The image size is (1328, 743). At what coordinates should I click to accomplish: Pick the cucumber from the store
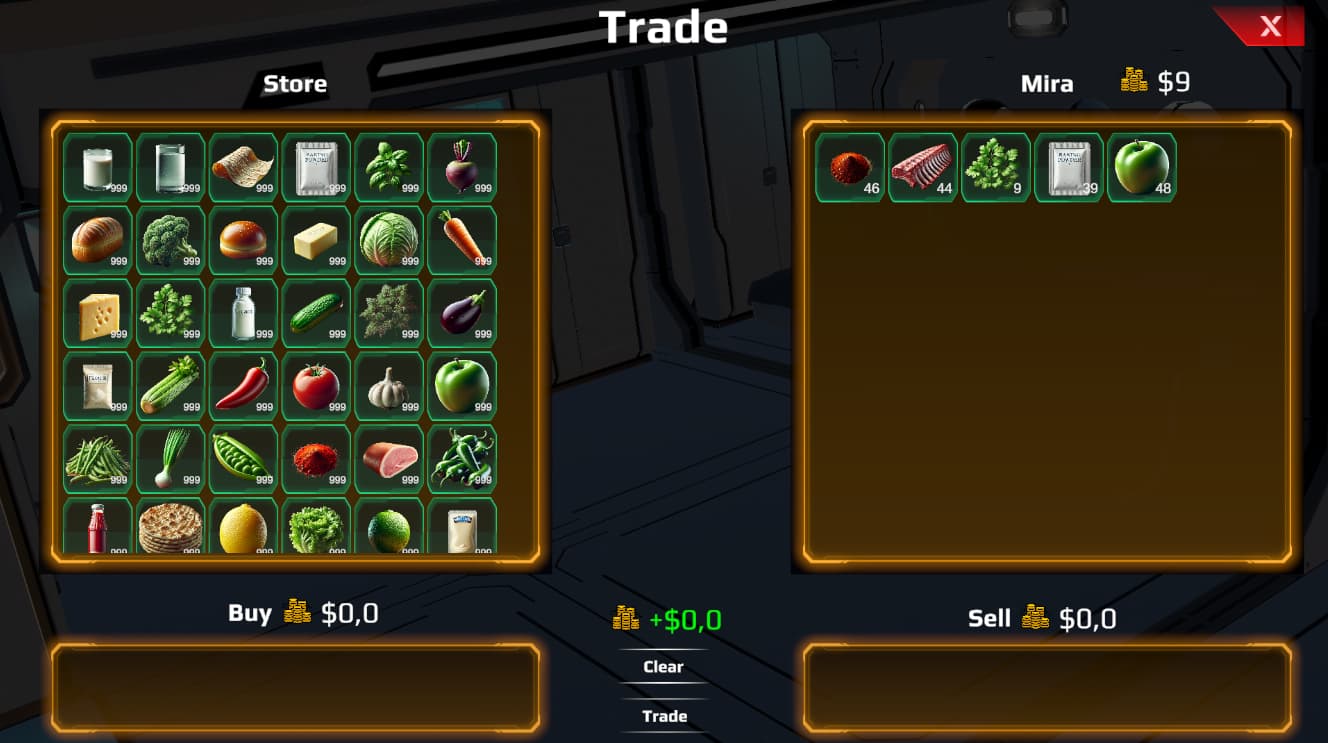[x=316, y=314]
